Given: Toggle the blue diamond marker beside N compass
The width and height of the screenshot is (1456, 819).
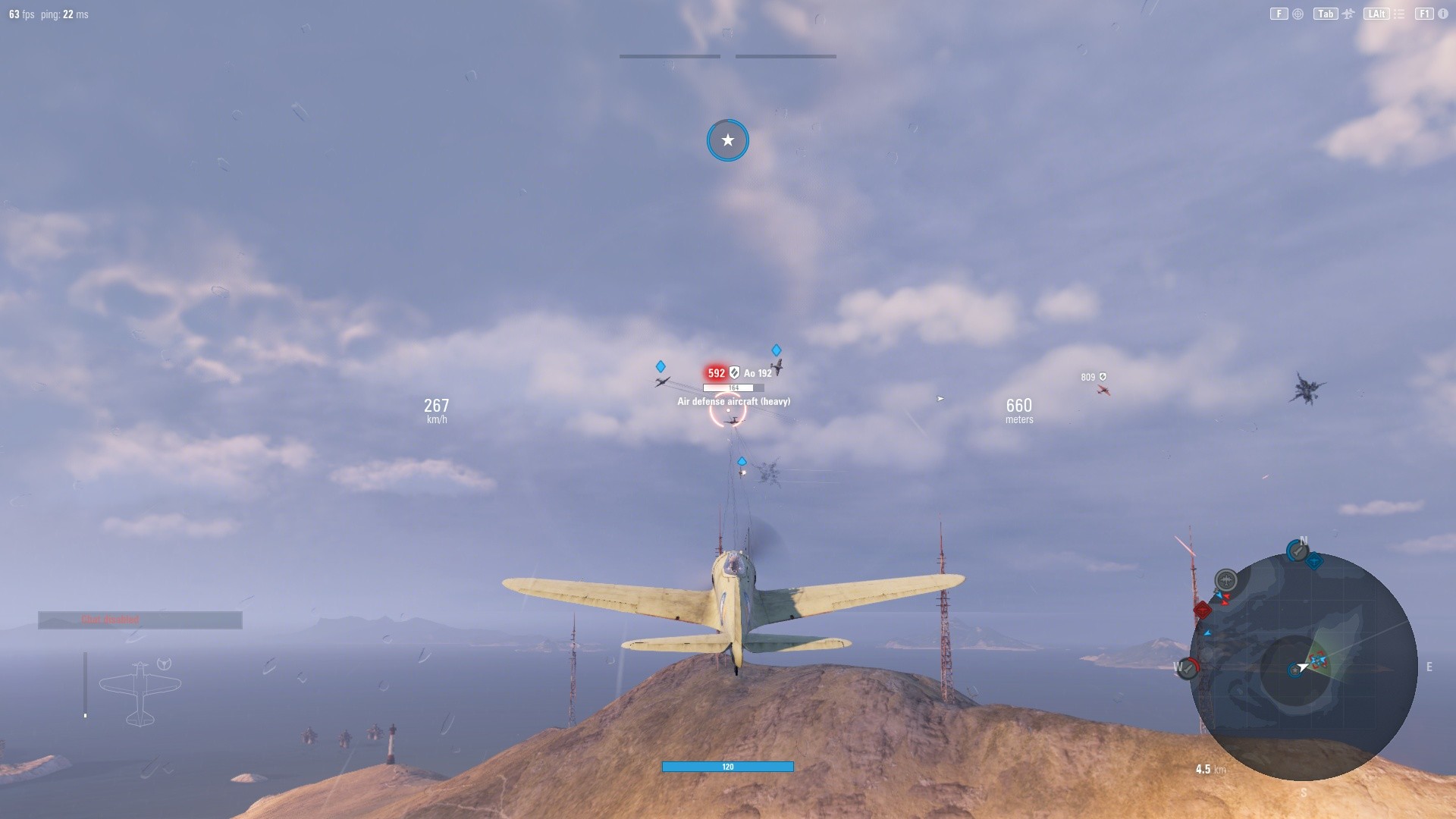Looking at the screenshot, I should coord(1314,560).
